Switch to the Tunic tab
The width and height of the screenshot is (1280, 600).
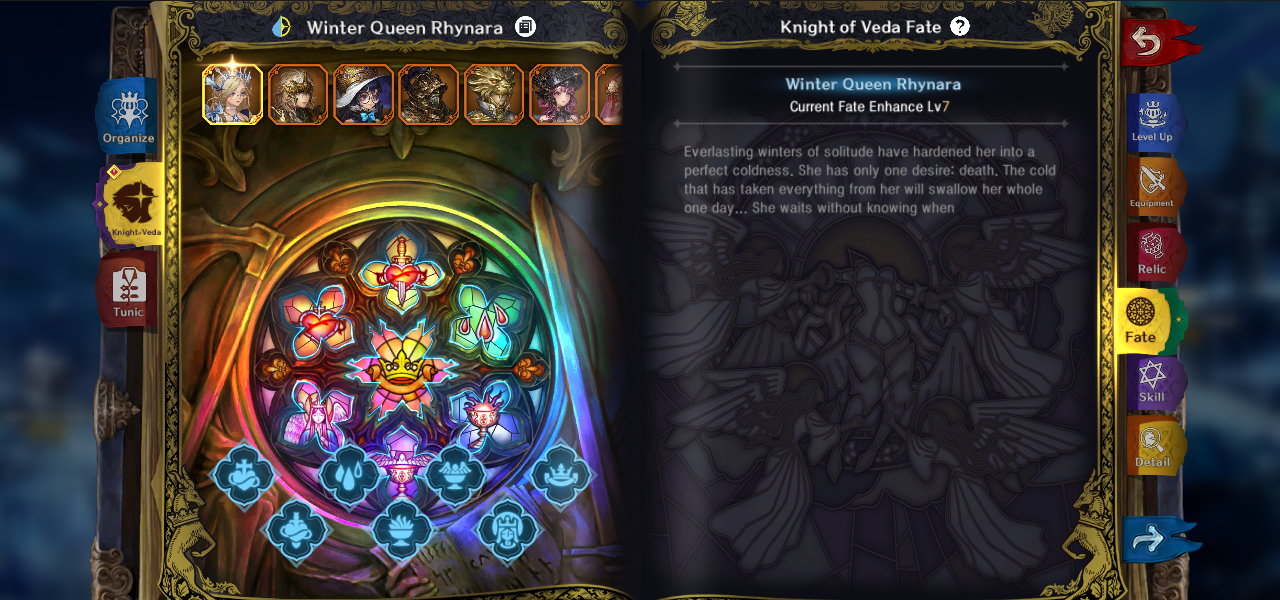tap(128, 290)
